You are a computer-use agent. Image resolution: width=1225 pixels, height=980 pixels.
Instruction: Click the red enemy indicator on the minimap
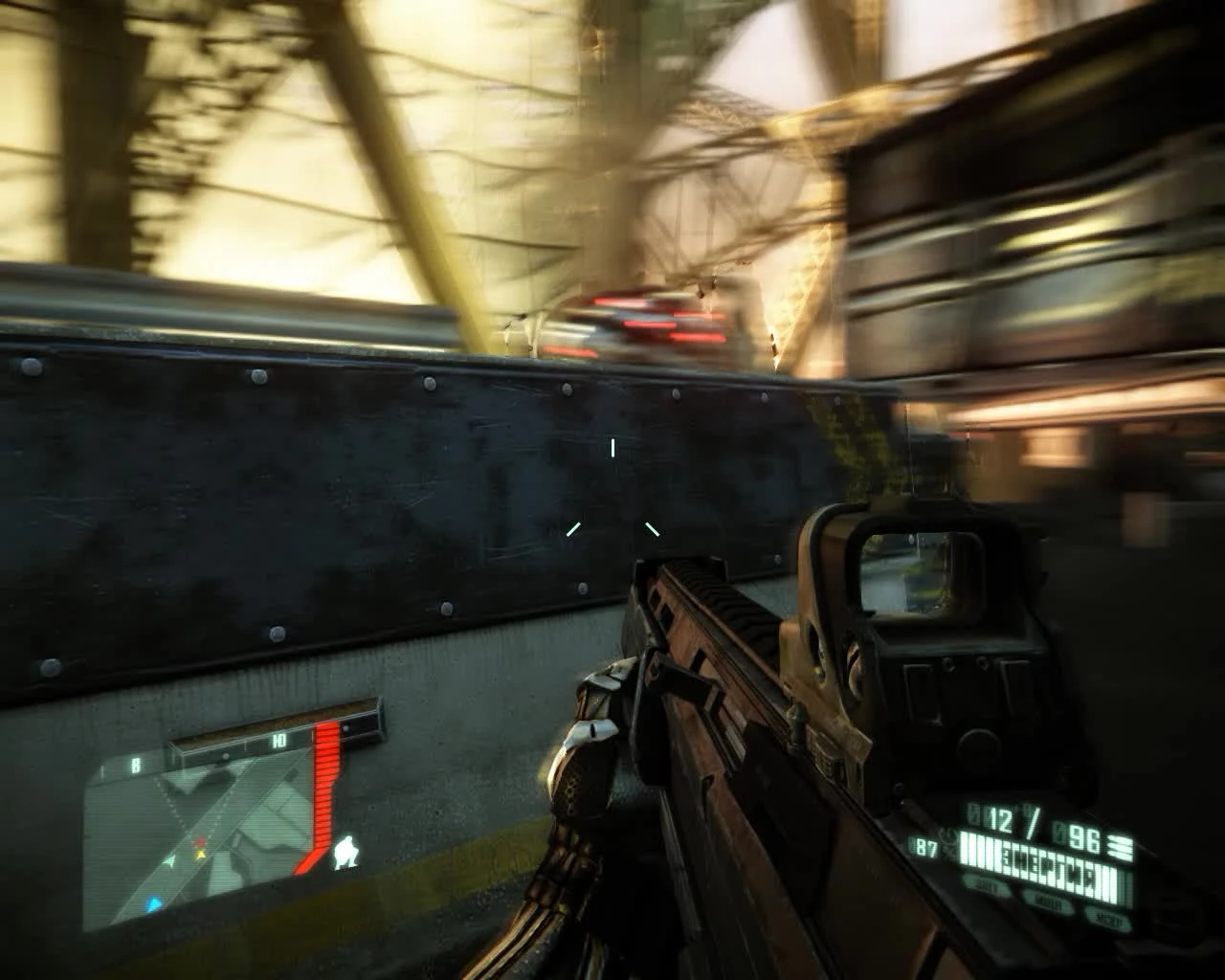(200, 842)
